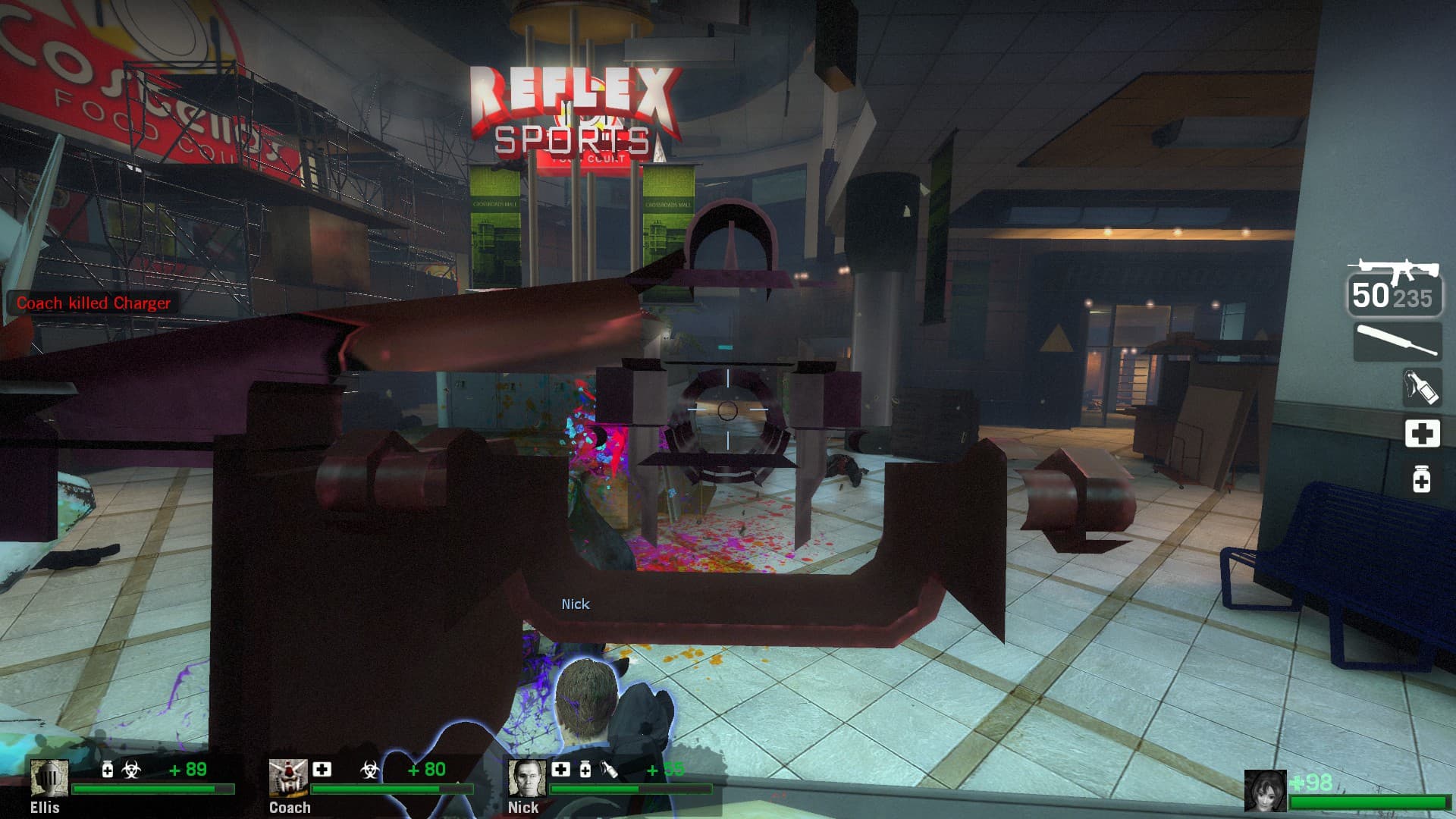Click Ellis's teammate portrait
This screenshot has width=1456, height=819.
pyautogui.click(x=49, y=779)
